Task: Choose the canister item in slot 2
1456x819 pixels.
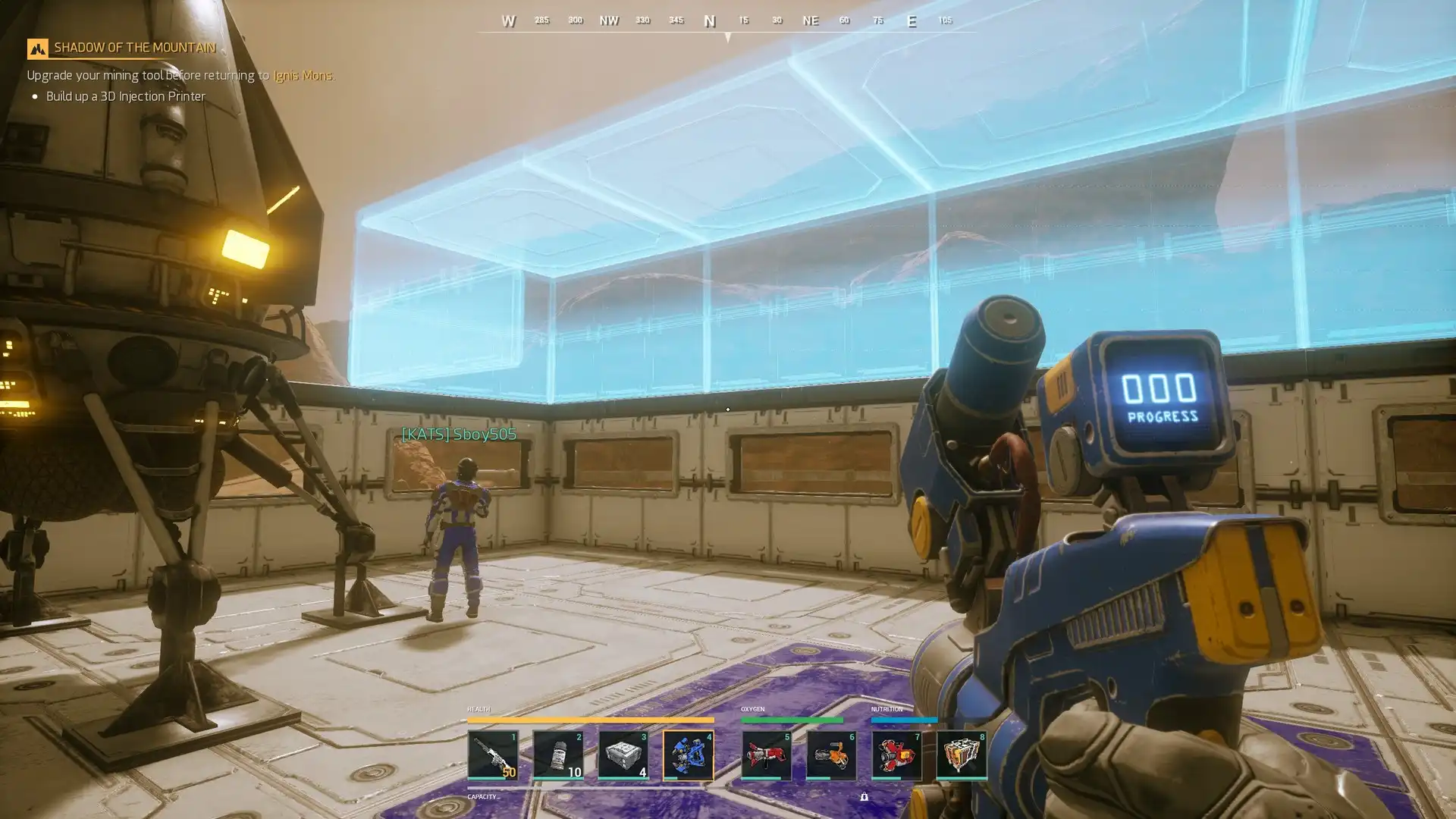Action: (x=558, y=755)
